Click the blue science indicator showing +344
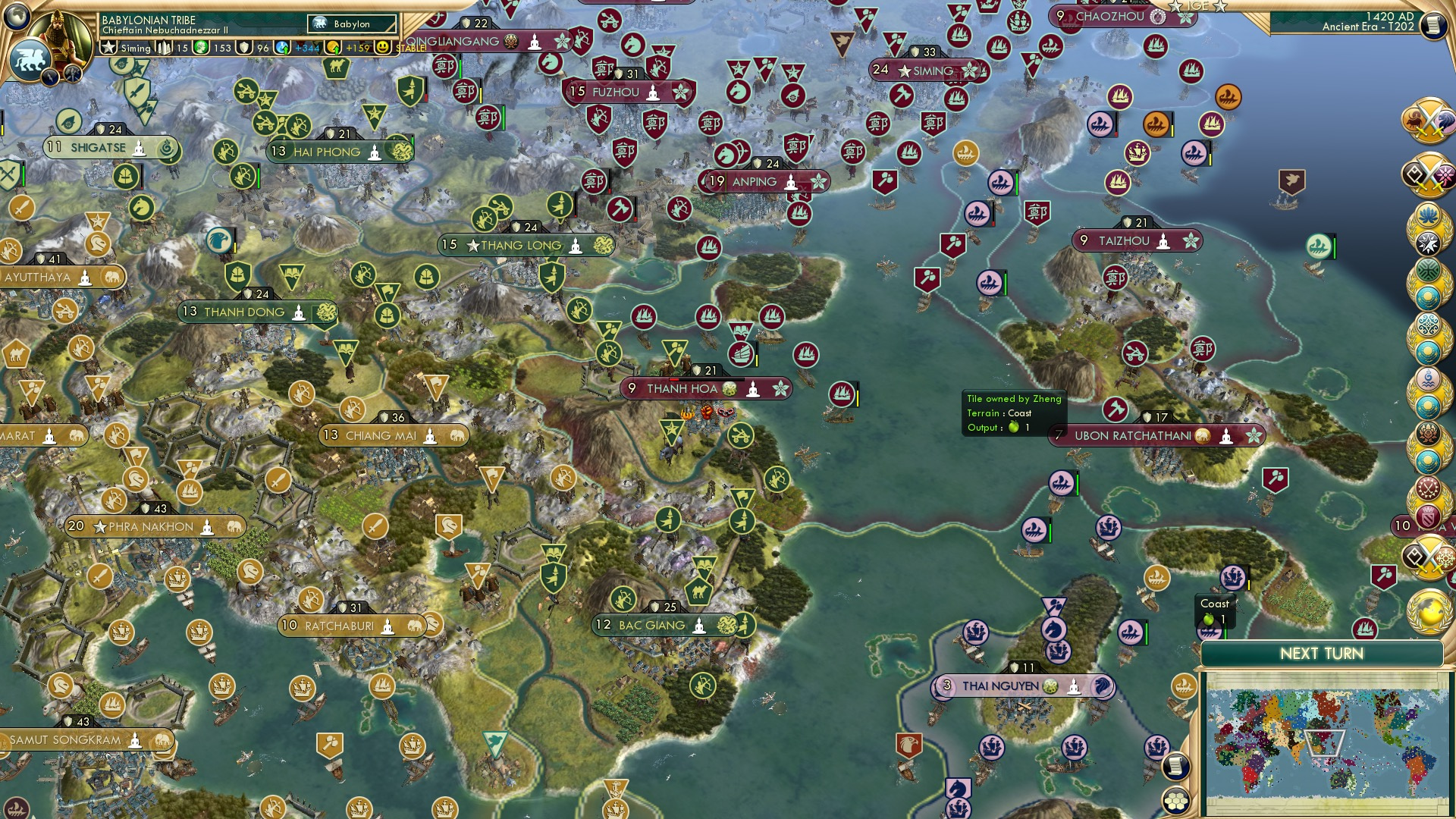Image resolution: width=1456 pixels, height=819 pixels. tap(303, 49)
